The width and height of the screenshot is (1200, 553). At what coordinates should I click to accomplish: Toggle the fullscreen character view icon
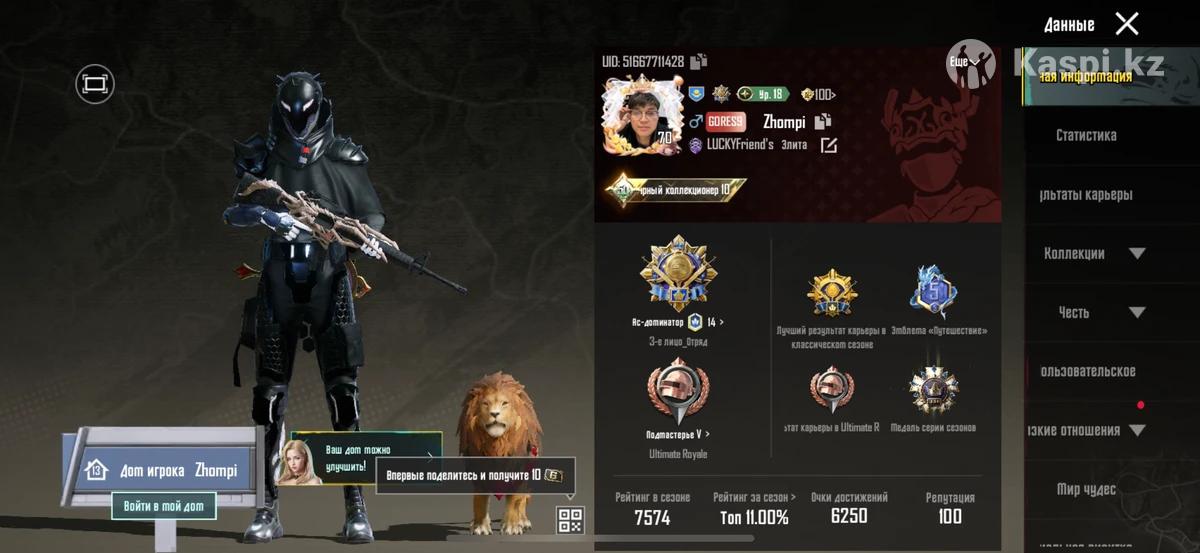(95, 84)
